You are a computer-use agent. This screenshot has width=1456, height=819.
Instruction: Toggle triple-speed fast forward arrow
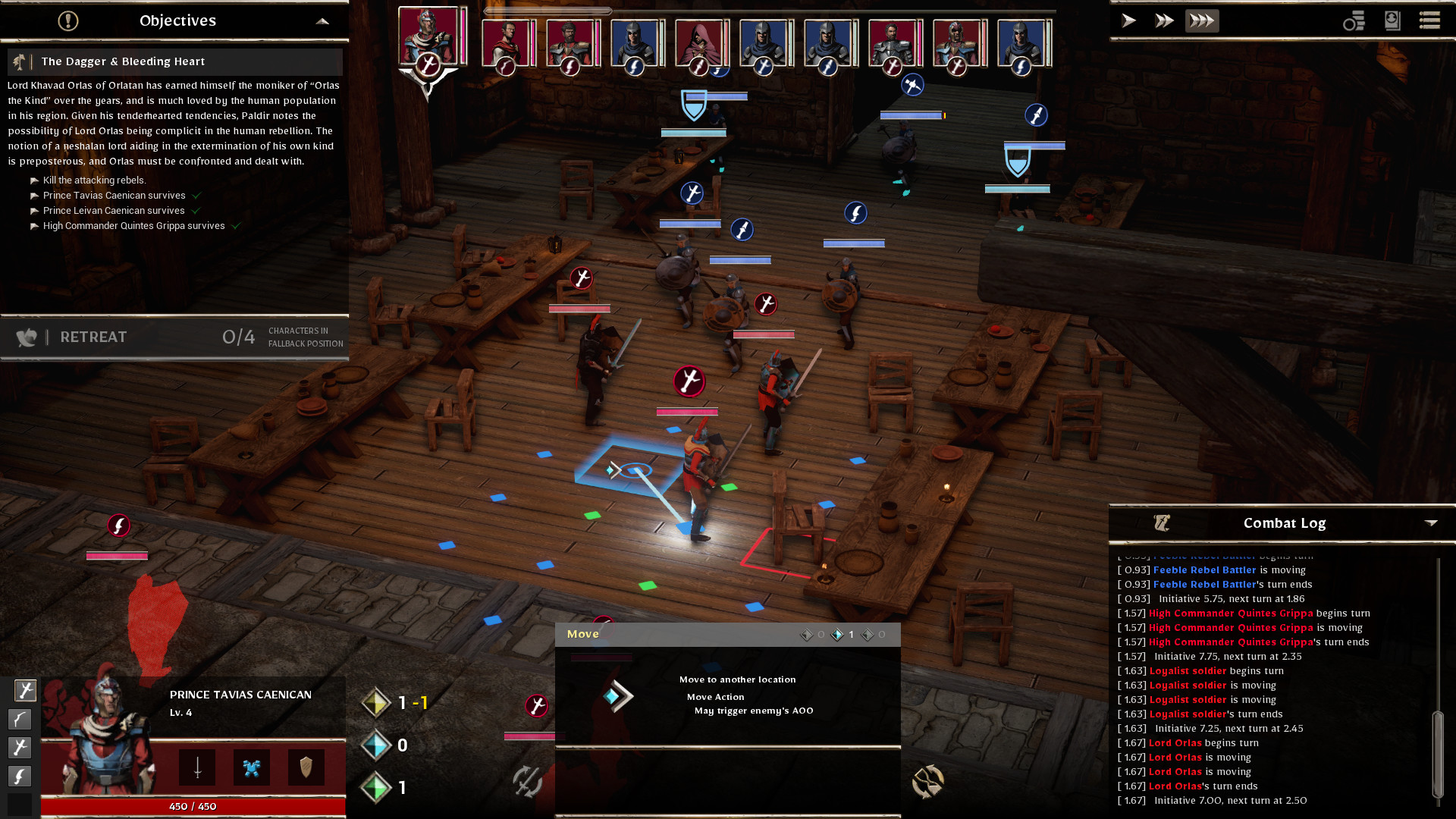1202,20
